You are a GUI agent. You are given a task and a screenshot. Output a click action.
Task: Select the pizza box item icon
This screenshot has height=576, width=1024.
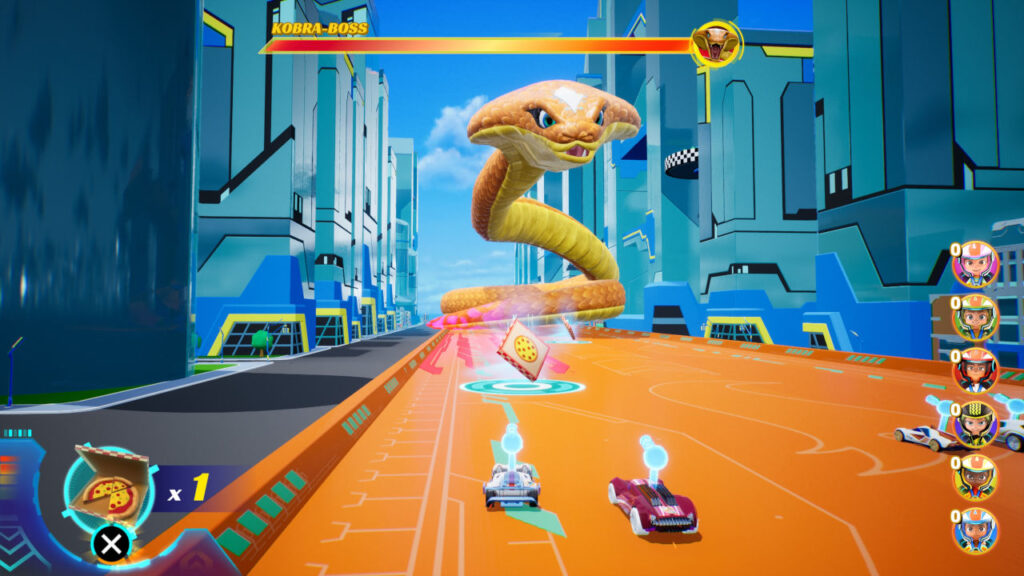(x=108, y=487)
